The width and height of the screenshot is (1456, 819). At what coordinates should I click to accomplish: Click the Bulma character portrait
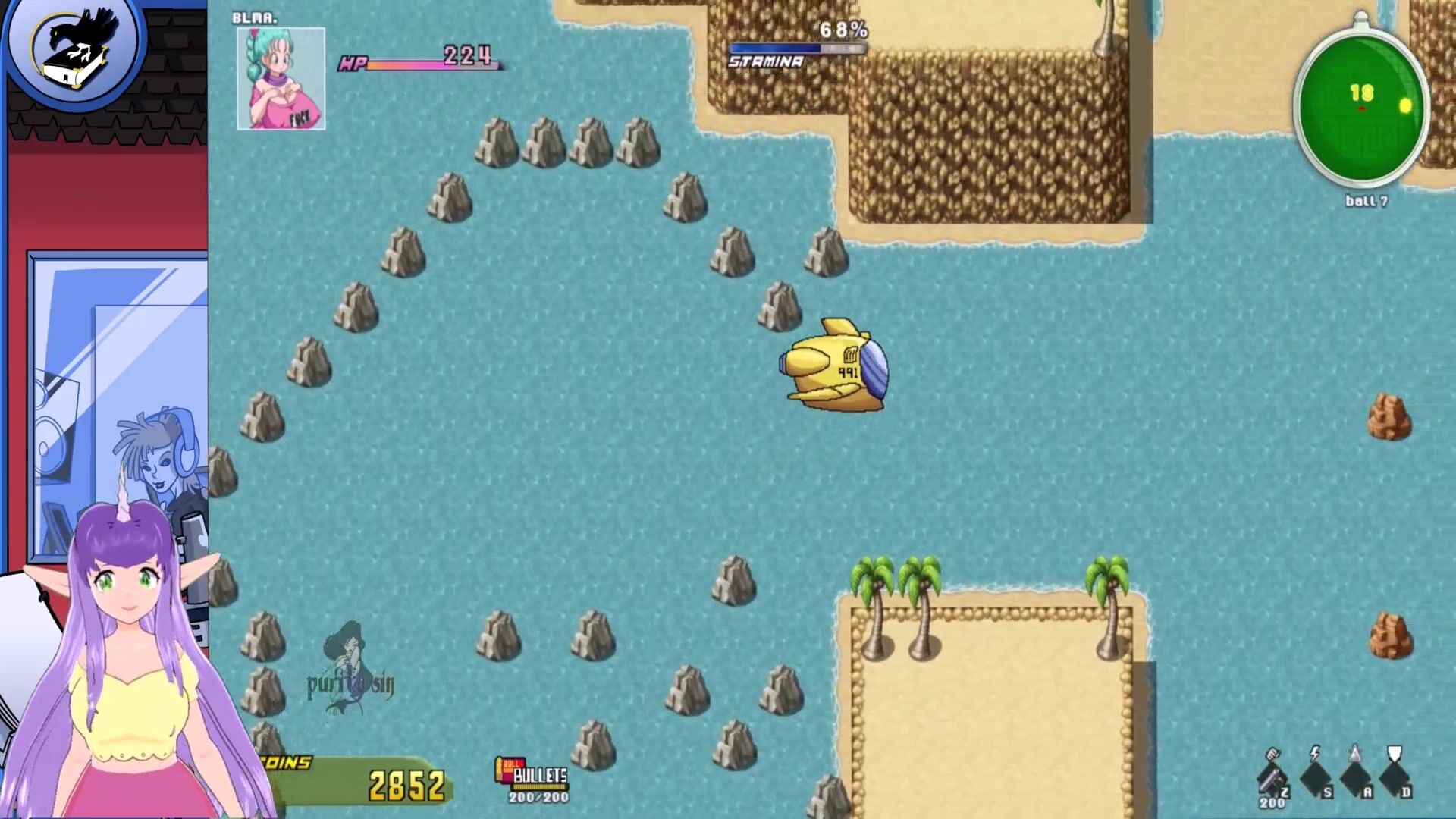coord(281,79)
